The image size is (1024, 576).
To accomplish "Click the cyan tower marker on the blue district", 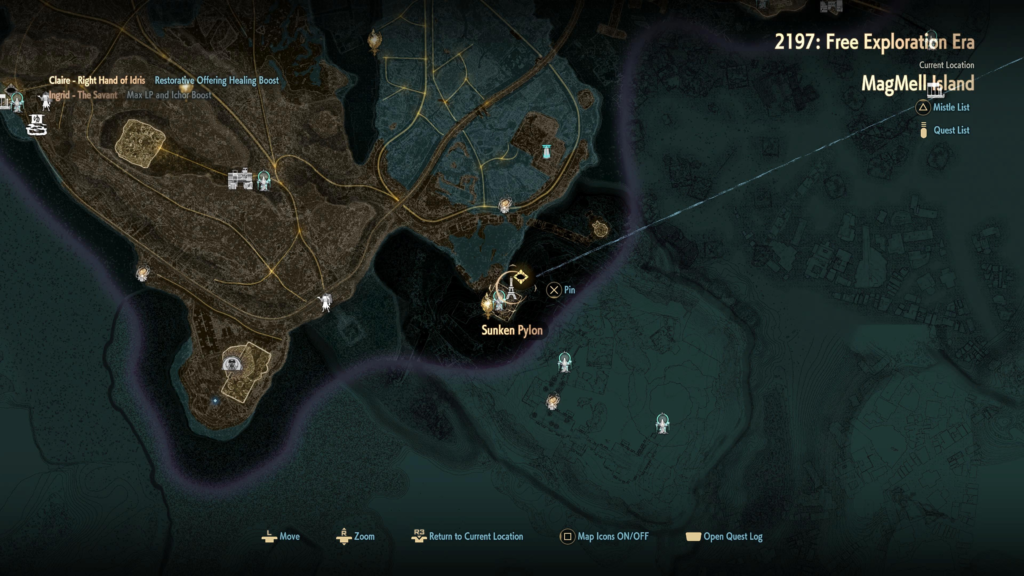I will (546, 152).
